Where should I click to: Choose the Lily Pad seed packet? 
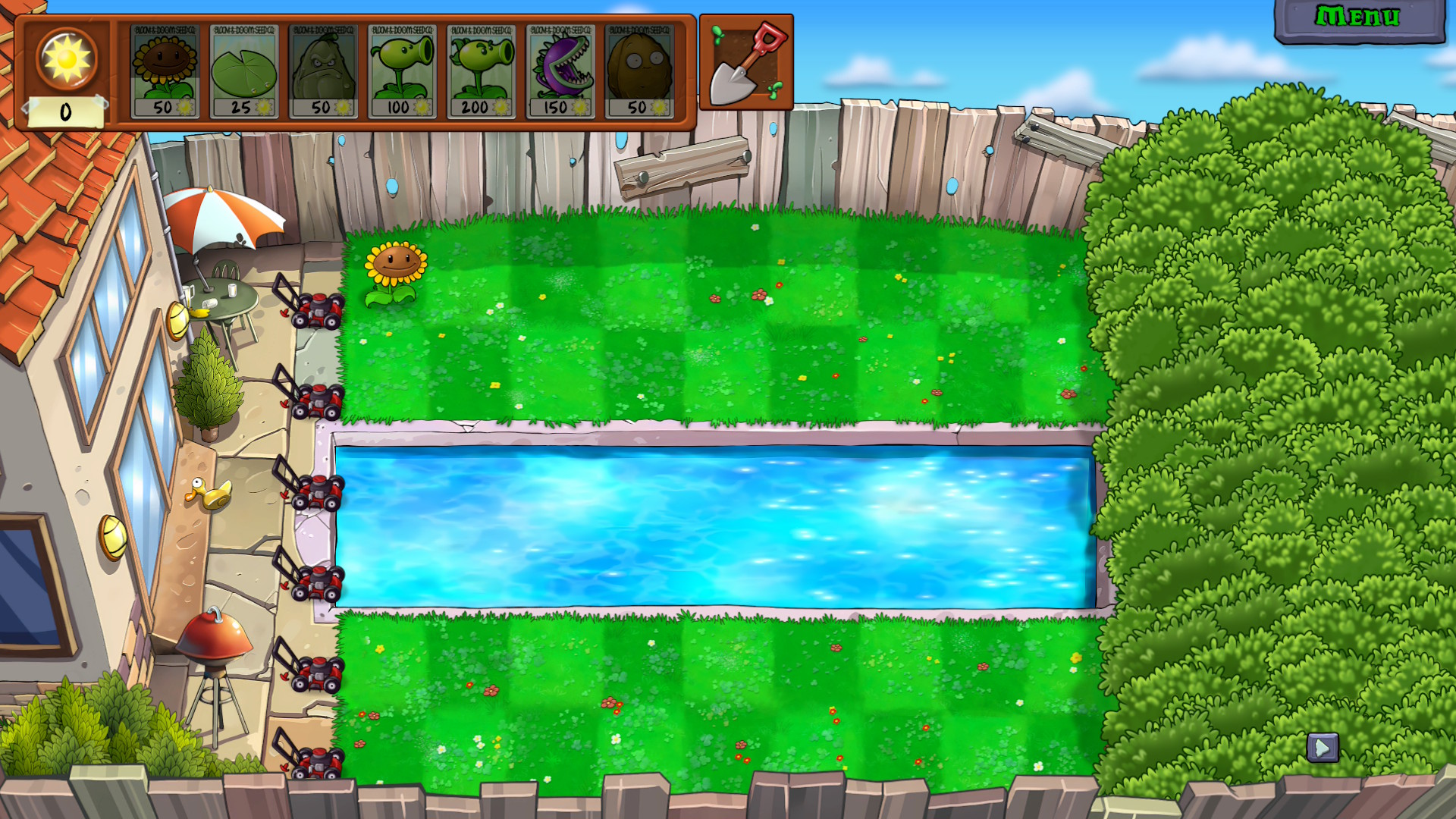[244, 72]
